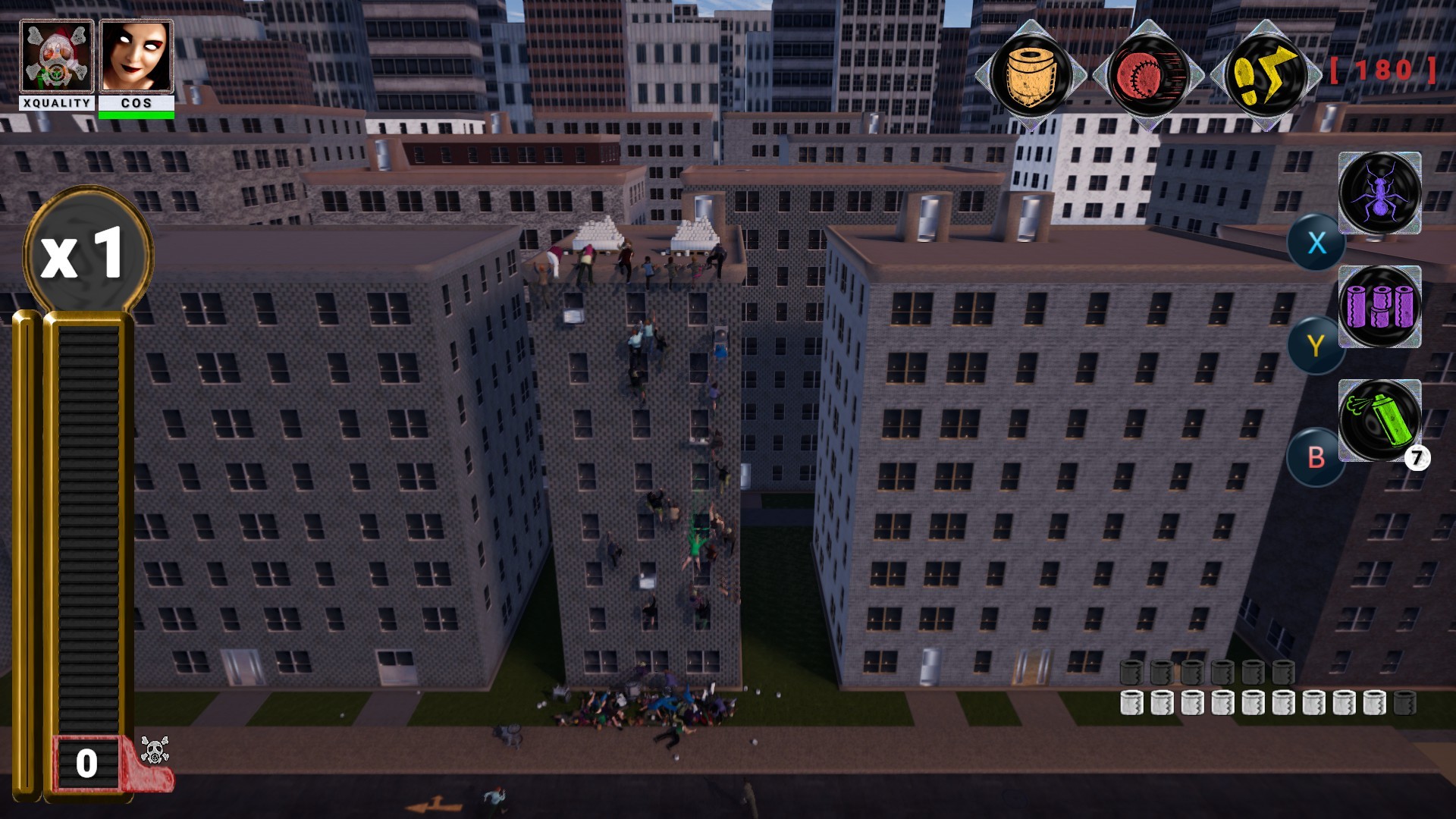Select the fast-roll projectile icon
Viewport: 1456px width, 819px height.
point(1146,72)
